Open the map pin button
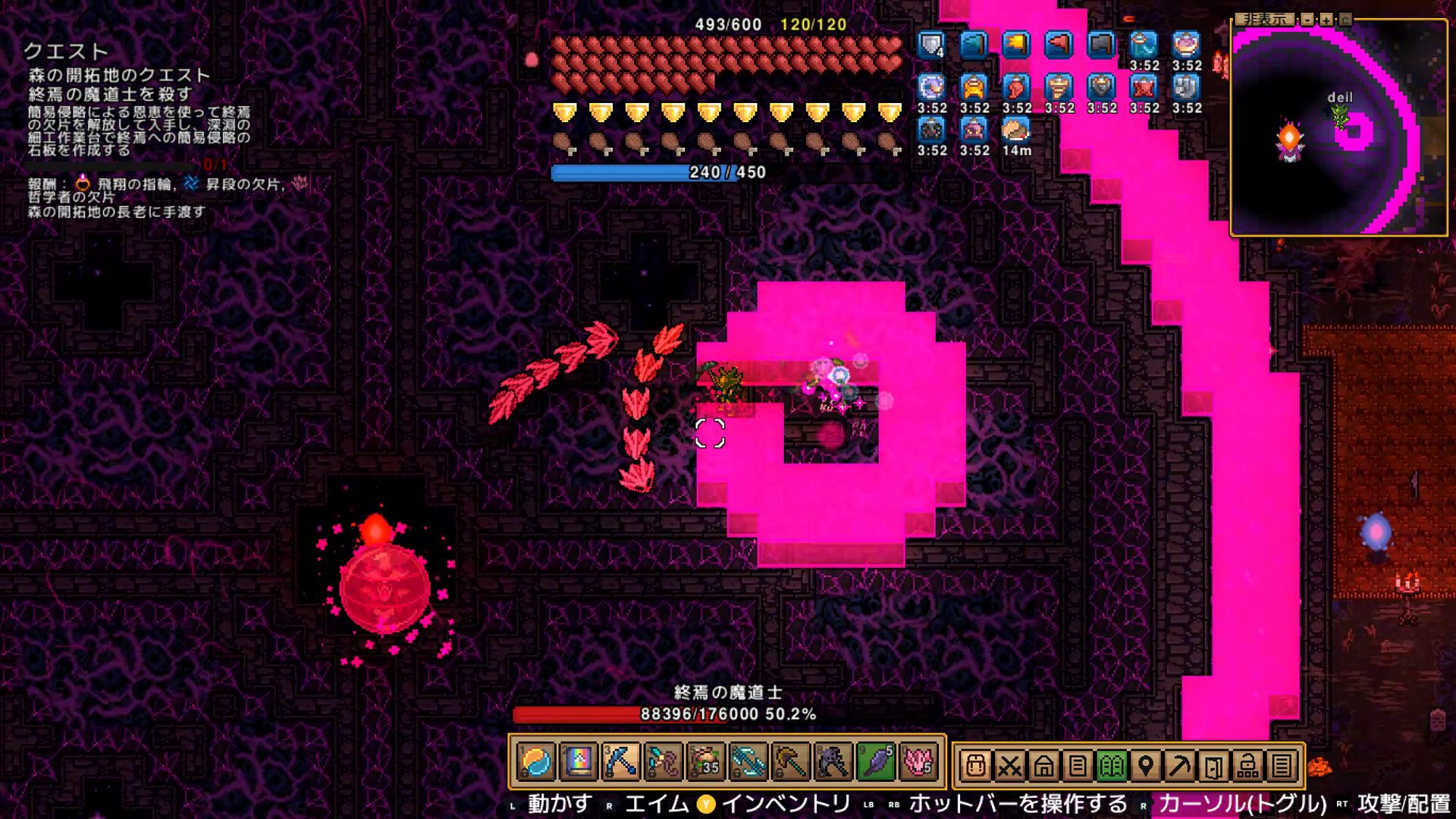This screenshot has height=819, width=1456. click(x=1145, y=767)
